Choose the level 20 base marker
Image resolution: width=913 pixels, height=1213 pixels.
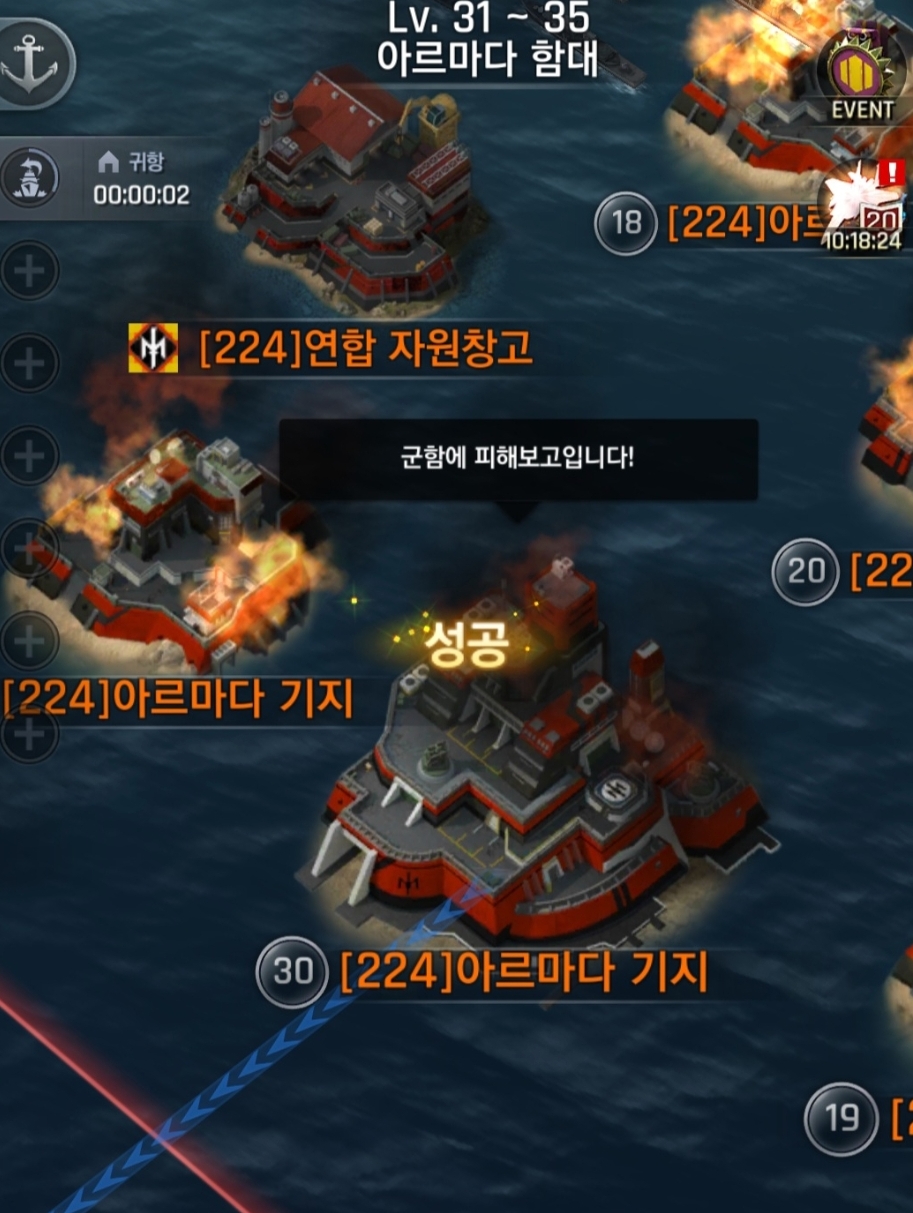805,572
